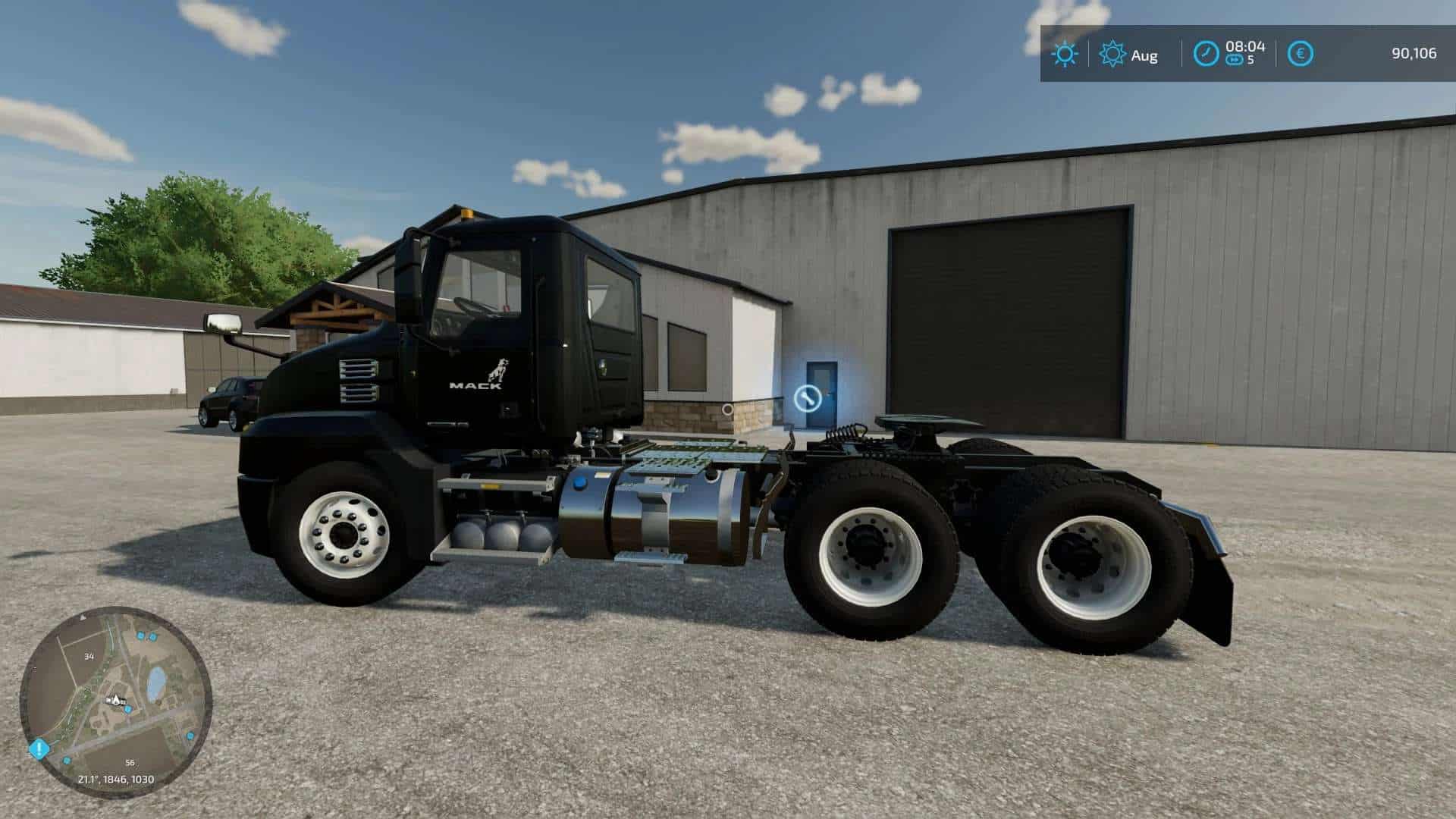Click field number 56 on minimap
Image resolution: width=1456 pixels, height=819 pixels.
click(x=129, y=764)
